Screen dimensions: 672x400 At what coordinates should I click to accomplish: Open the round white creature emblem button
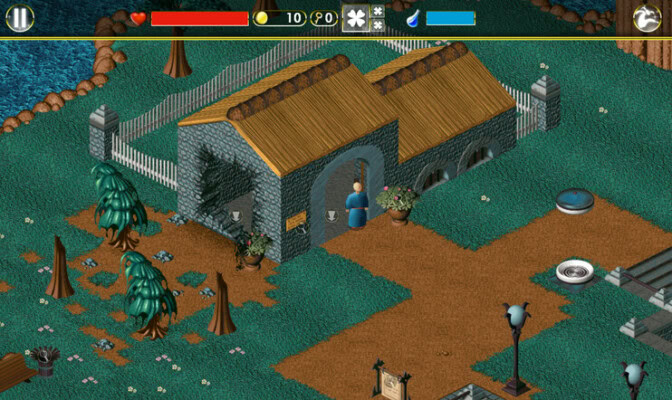(x=647, y=18)
